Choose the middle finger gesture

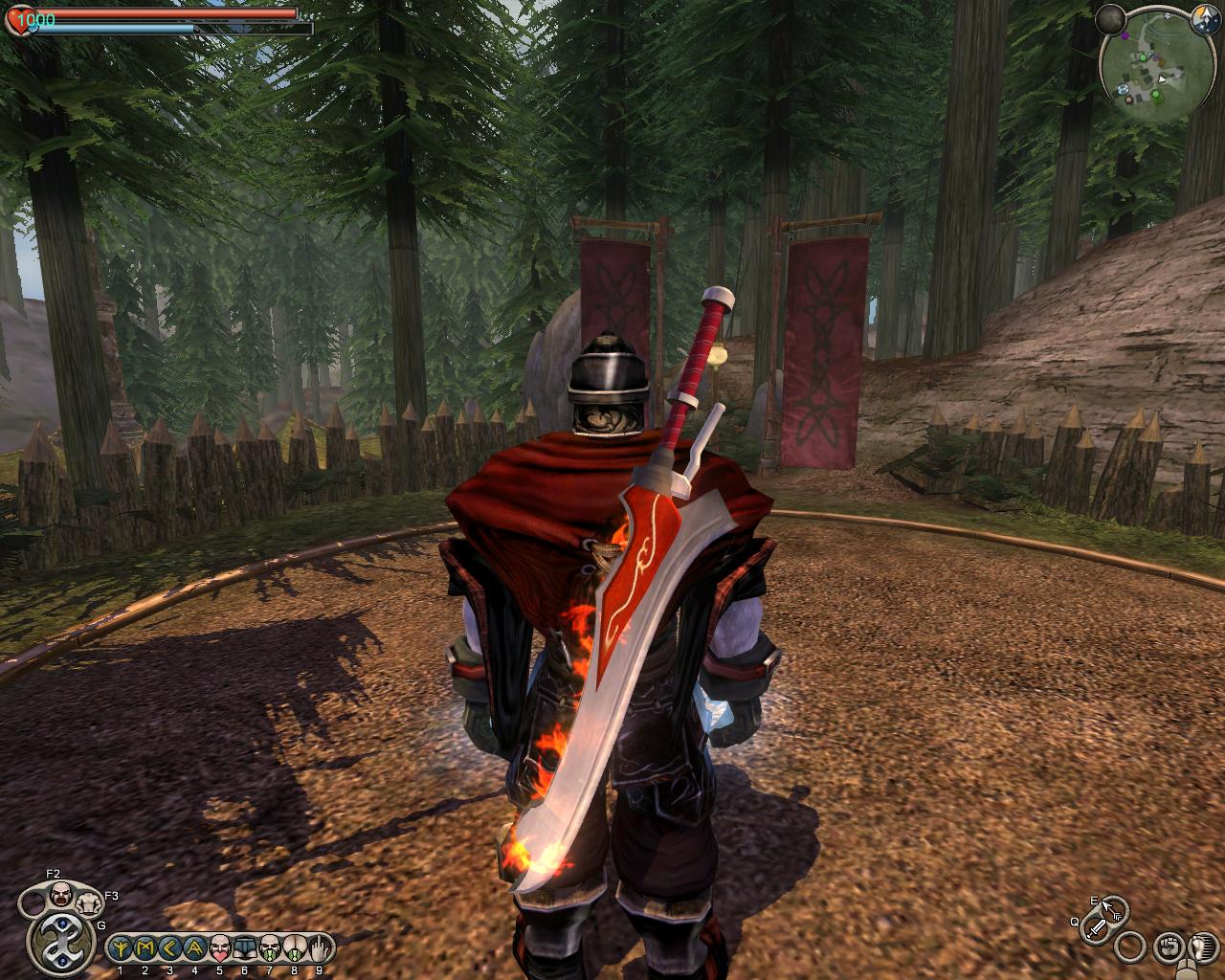319,947
